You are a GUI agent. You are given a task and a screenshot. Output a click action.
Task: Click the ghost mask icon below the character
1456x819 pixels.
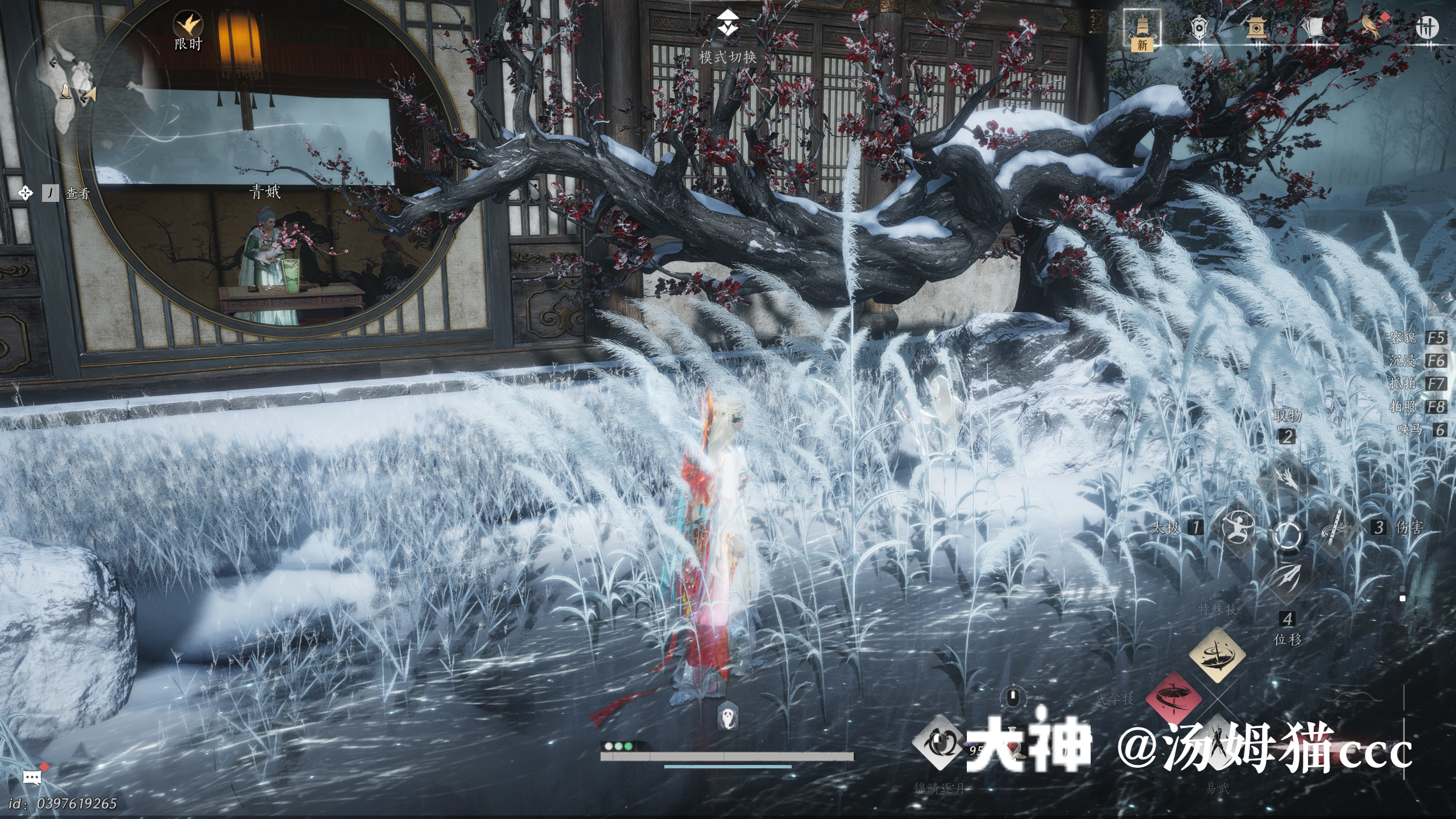click(x=729, y=717)
